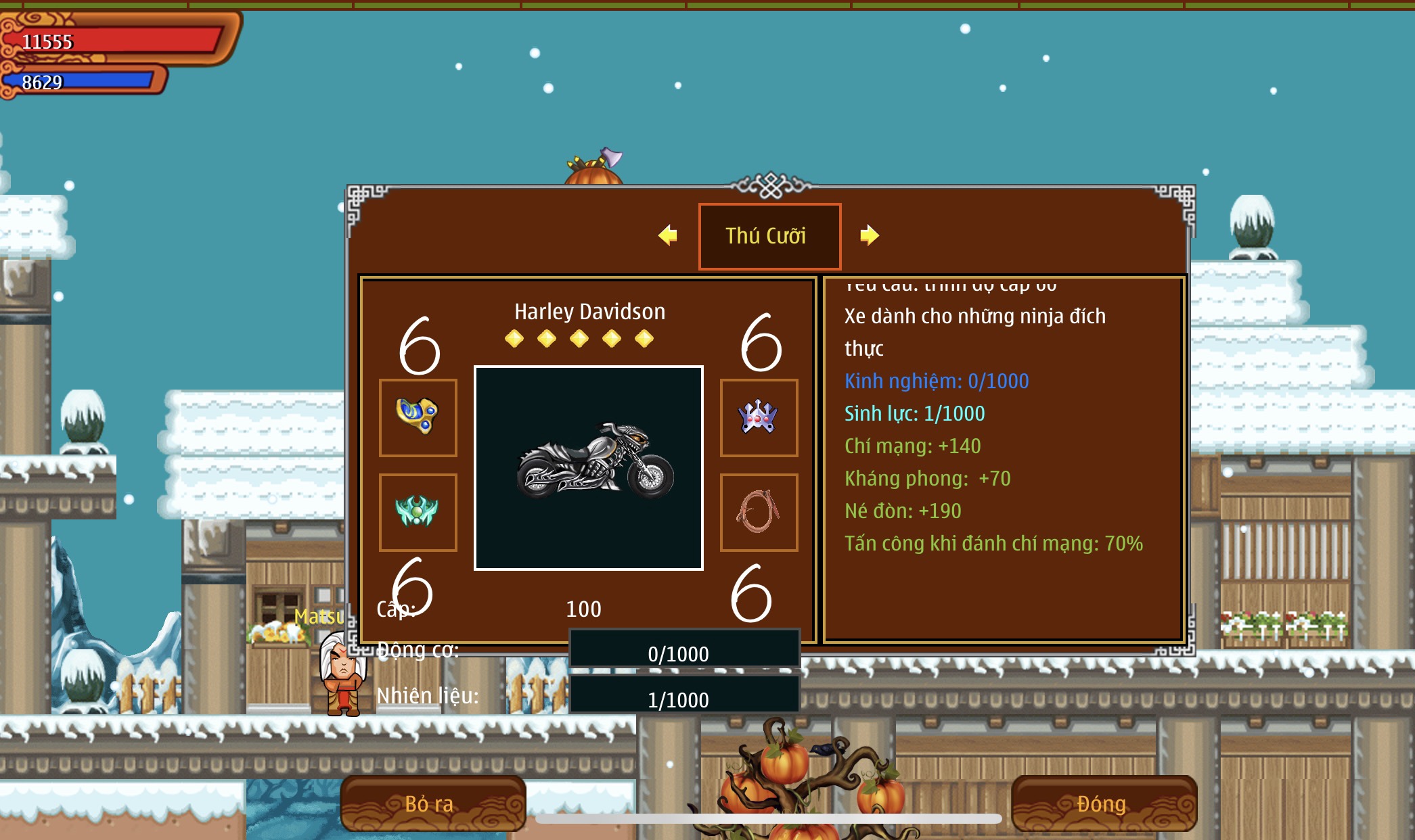Image resolution: width=1415 pixels, height=840 pixels.
Task: Click the right yellow arrow beside Thú Cưỡi
Action: (870, 235)
